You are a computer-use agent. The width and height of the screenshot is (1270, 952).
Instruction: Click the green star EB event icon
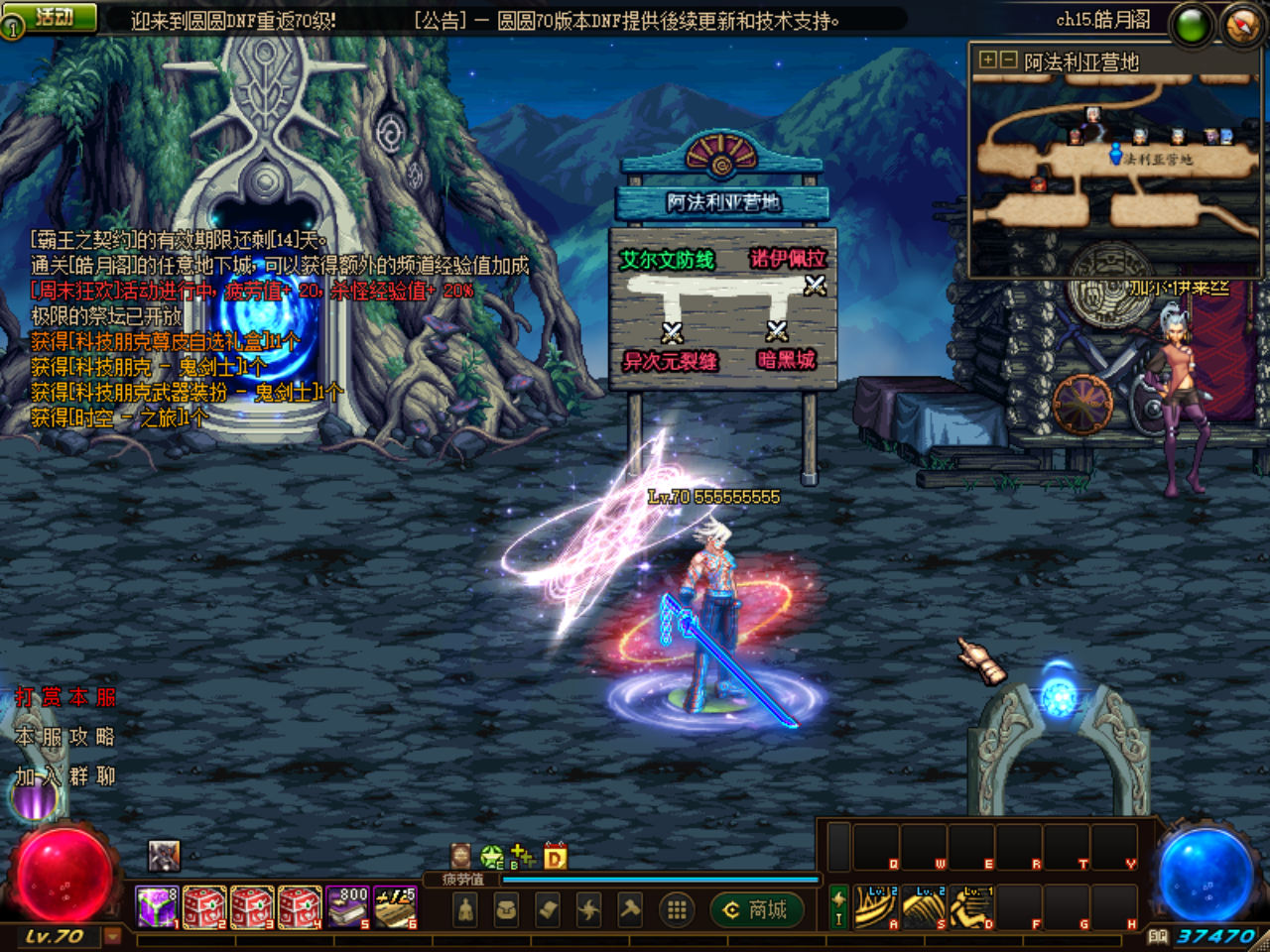click(x=490, y=855)
